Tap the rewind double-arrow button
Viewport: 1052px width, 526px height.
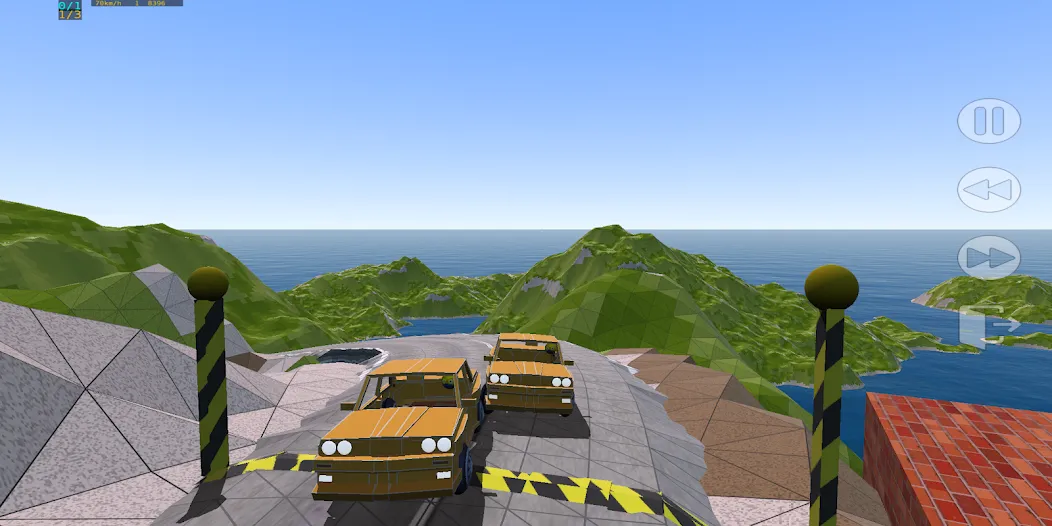[x=988, y=190]
